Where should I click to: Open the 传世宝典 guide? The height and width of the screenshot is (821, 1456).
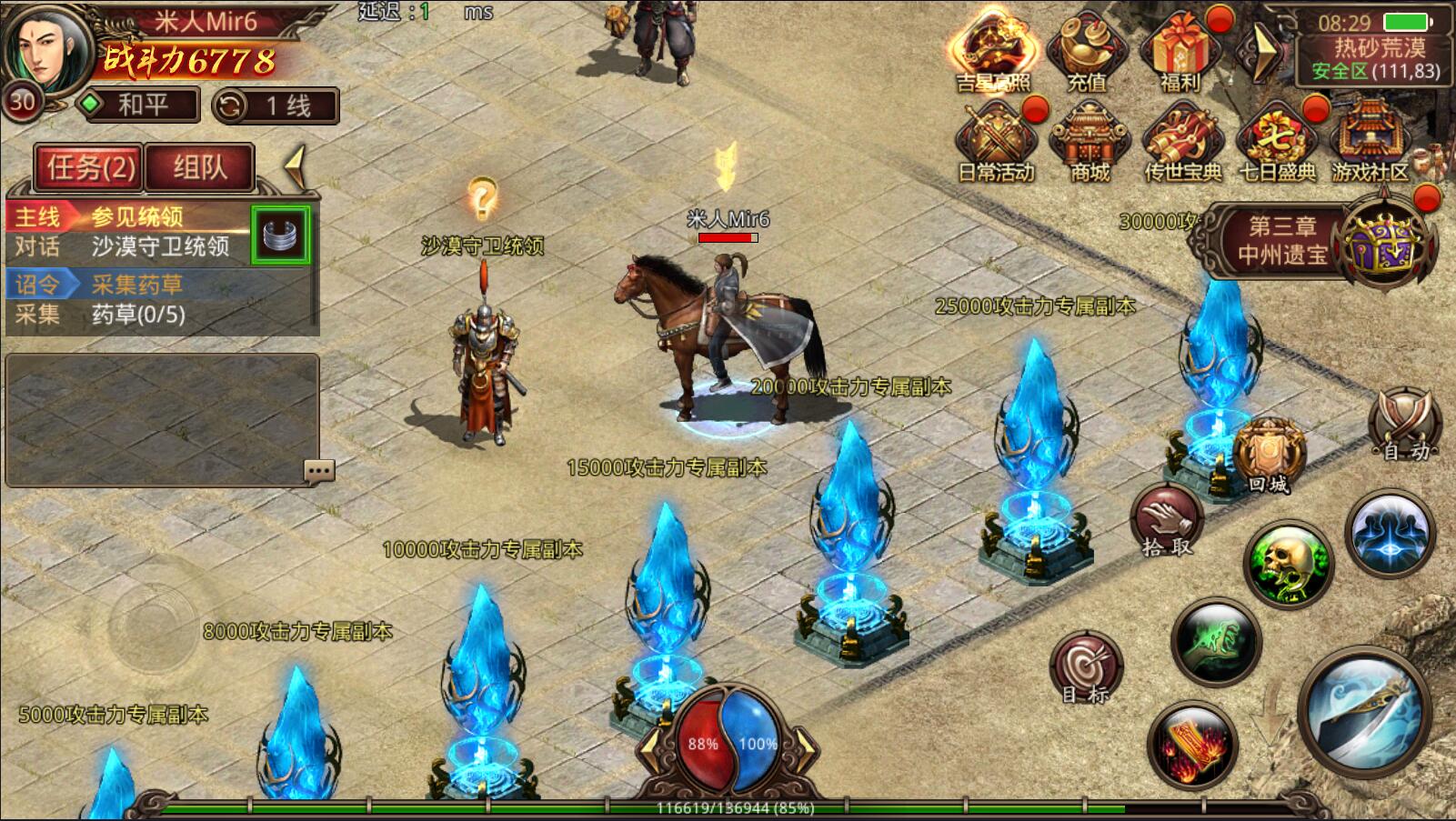pyautogui.click(x=1182, y=143)
